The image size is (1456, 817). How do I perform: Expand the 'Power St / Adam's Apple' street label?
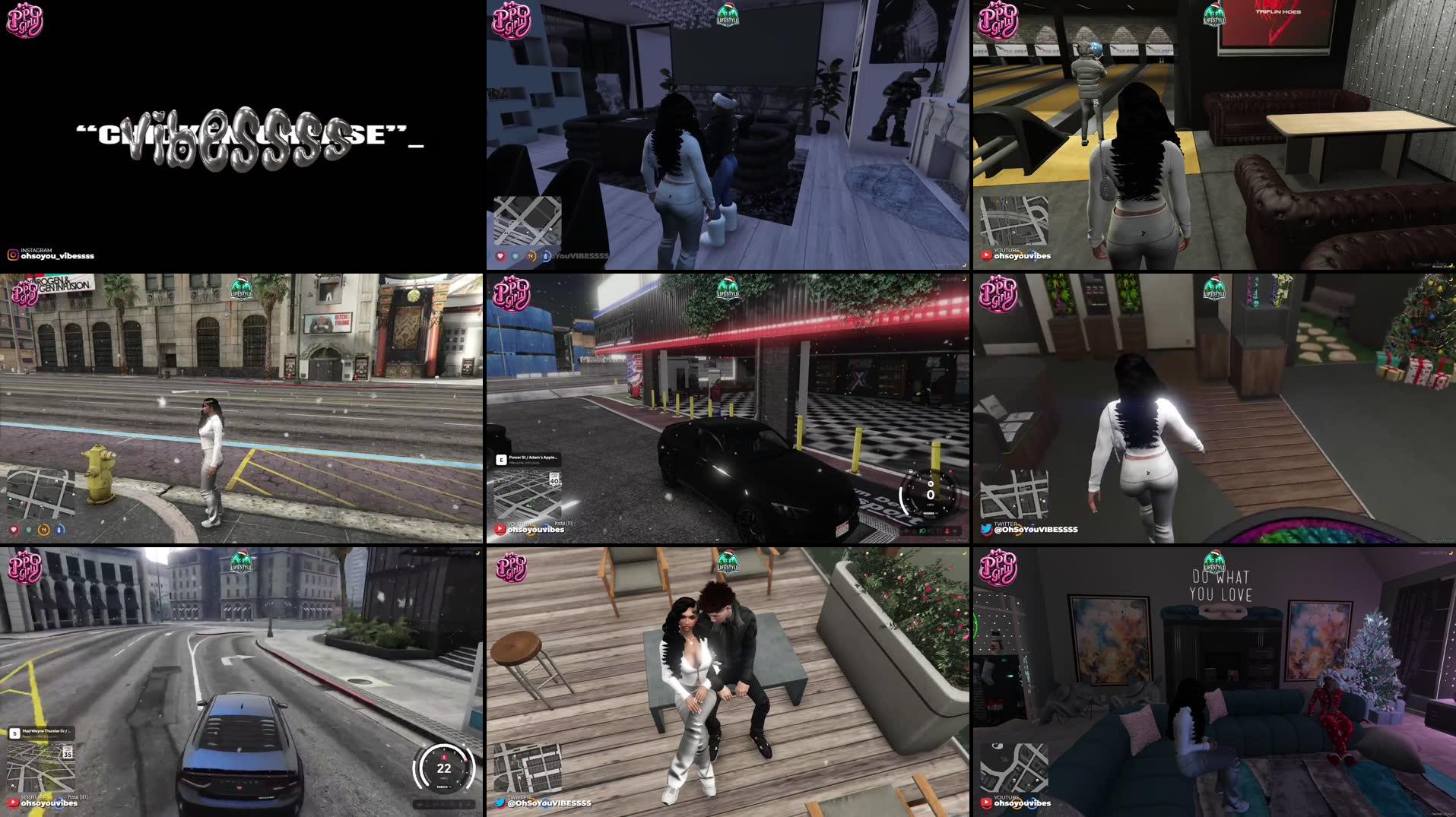pyautogui.click(x=535, y=458)
